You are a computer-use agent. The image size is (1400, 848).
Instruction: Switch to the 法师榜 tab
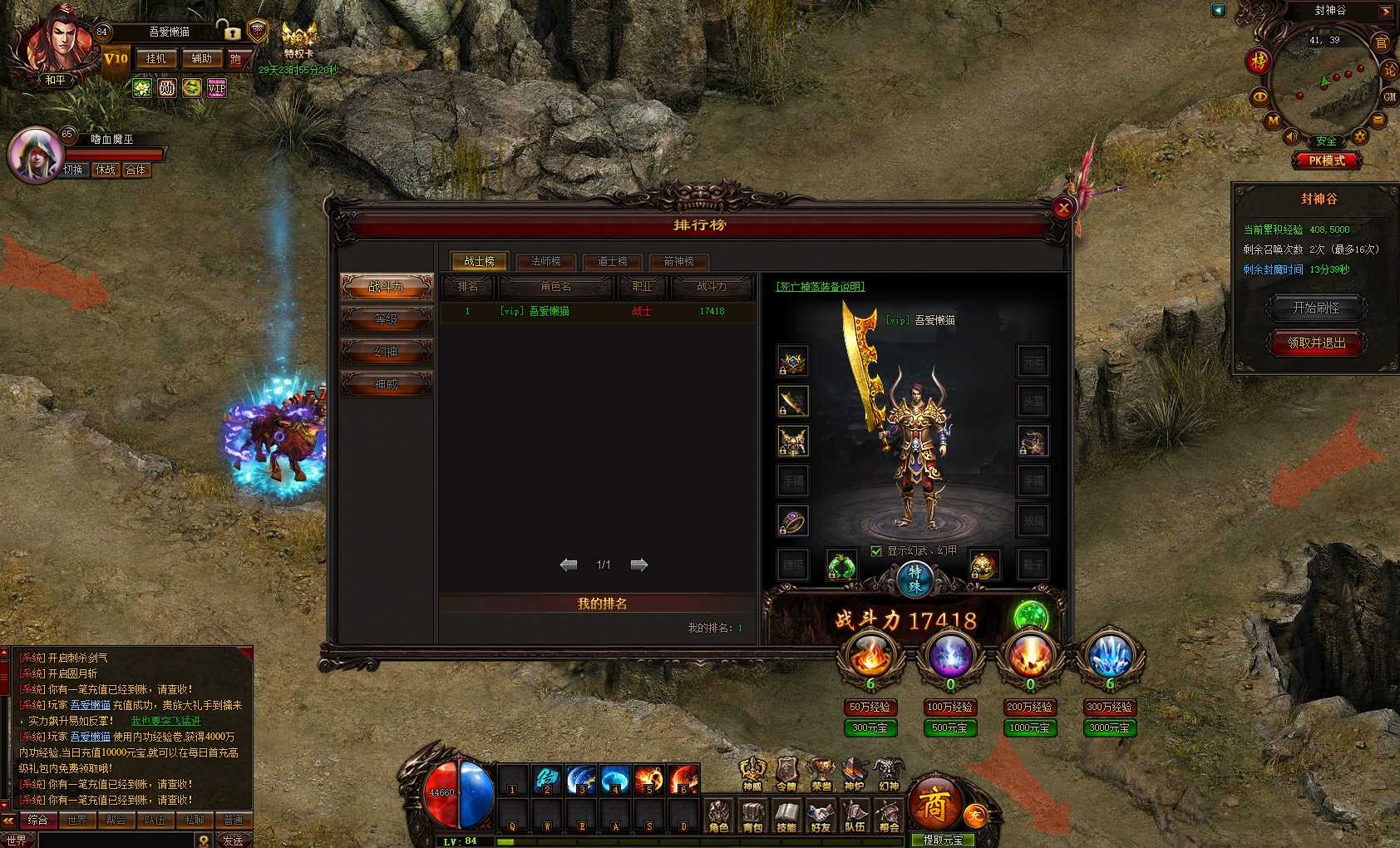tap(545, 261)
